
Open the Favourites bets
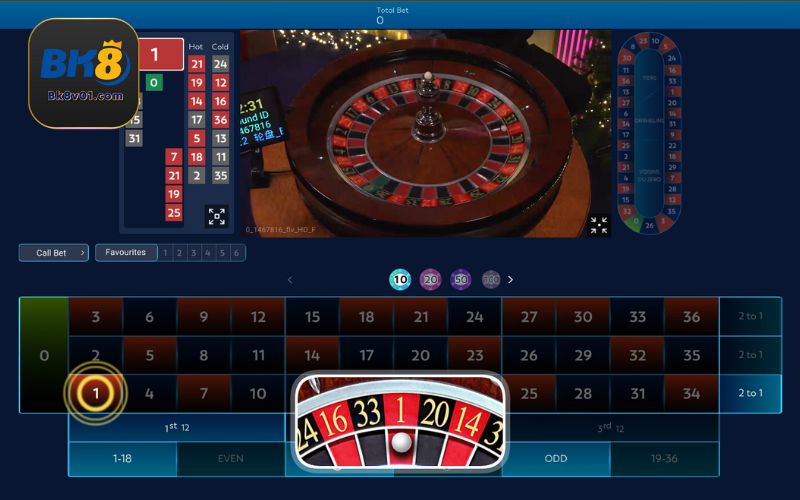pos(126,253)
